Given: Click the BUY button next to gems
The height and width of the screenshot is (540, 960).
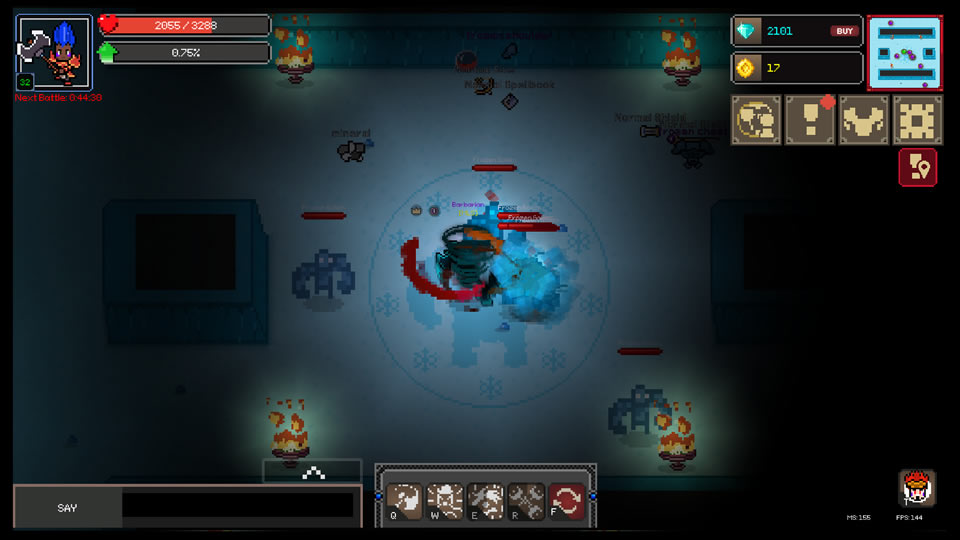Looking at the screenshot, I should pyautogui.click(x=844, y=31).
